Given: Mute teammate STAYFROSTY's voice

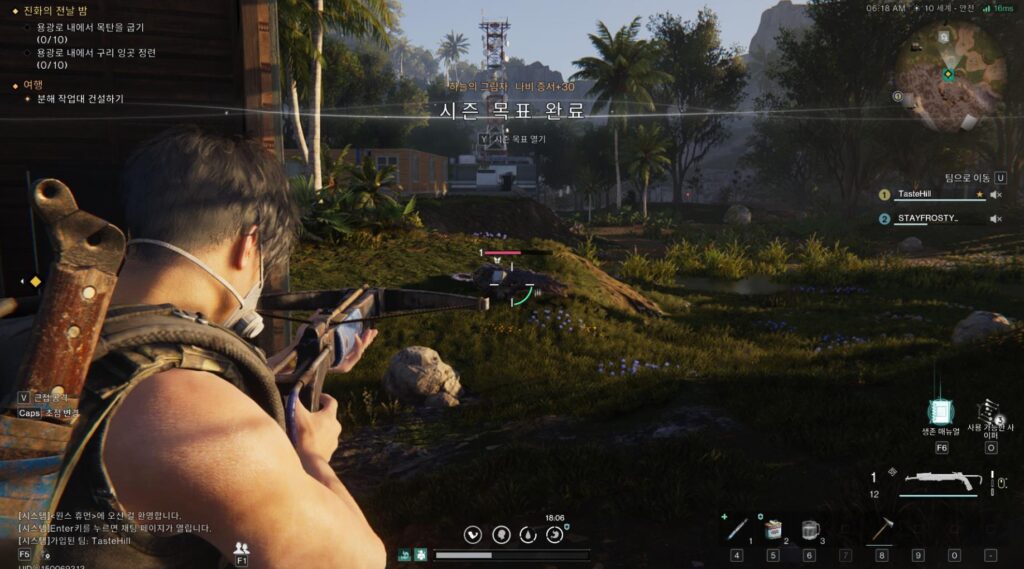Looking at the screenshot, I should click(x=995, y=219).
